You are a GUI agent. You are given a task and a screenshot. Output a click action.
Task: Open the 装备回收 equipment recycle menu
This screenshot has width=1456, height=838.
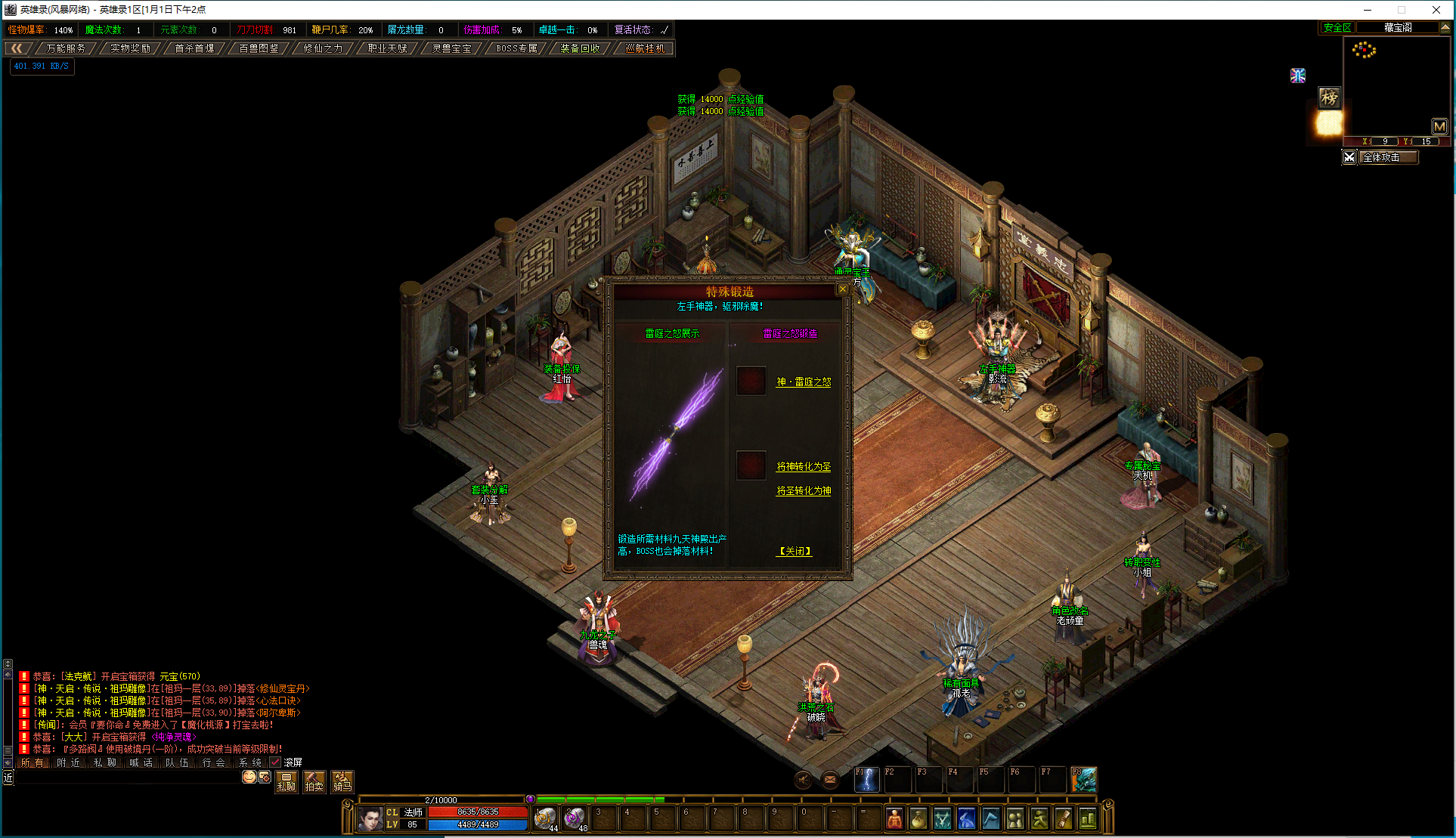click(x=580, y=48)
